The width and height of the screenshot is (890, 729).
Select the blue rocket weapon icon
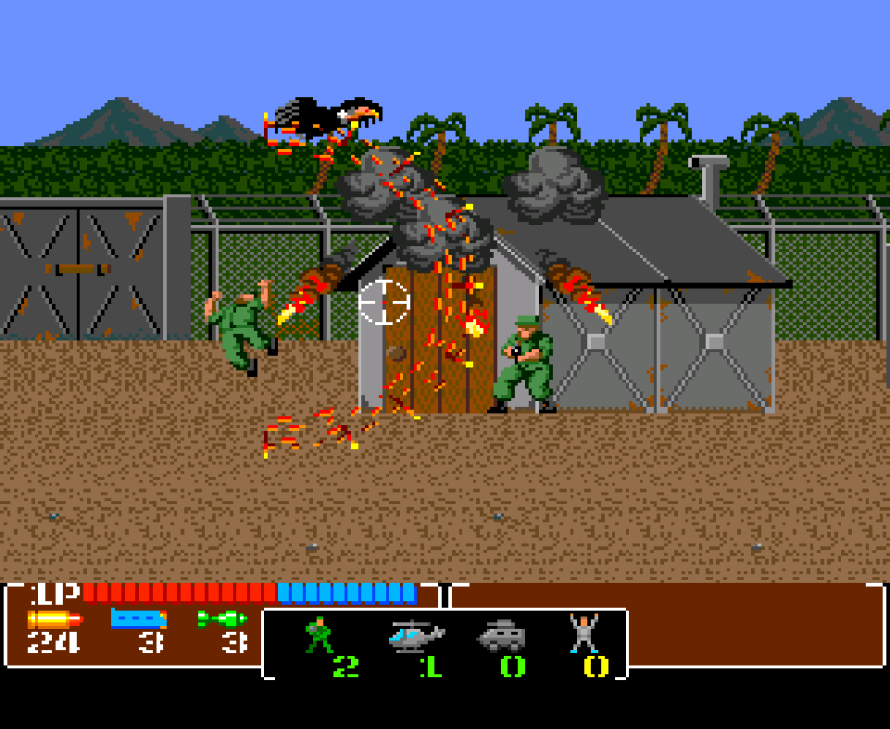(139, 619)
